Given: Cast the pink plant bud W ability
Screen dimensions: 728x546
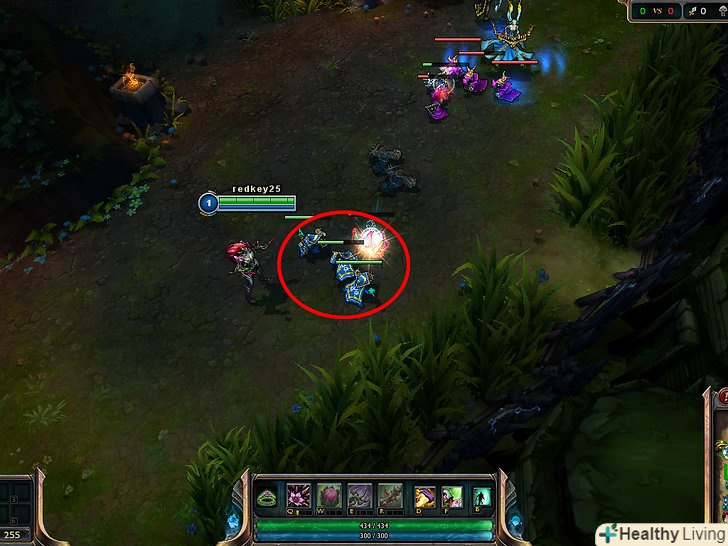Looking at the screenshot, I should [329, 496].
